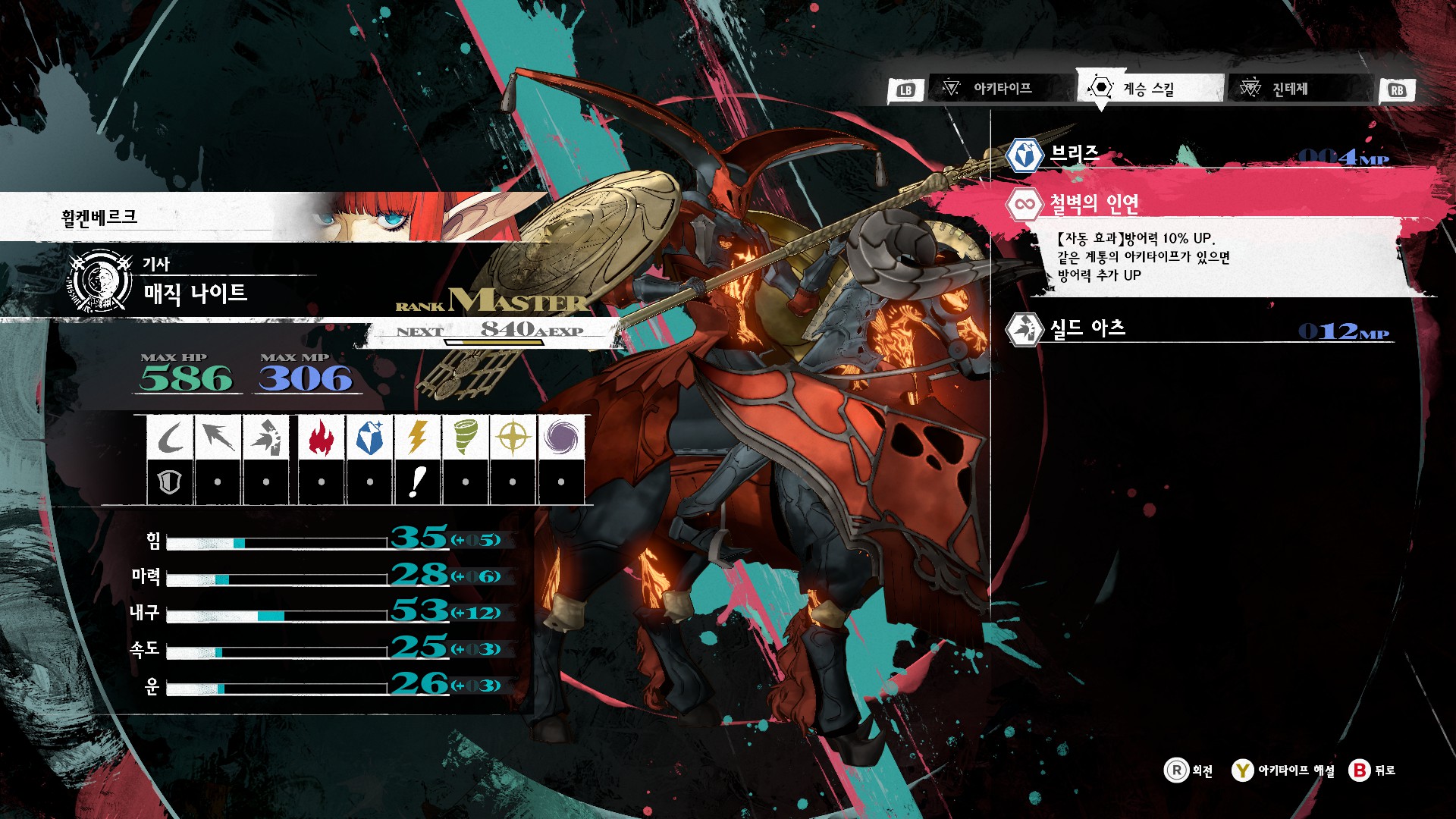Click the ice crystal affinity icon
Image resolution: width=1456 pixels, height=819 pixels.
click(369, 438)
